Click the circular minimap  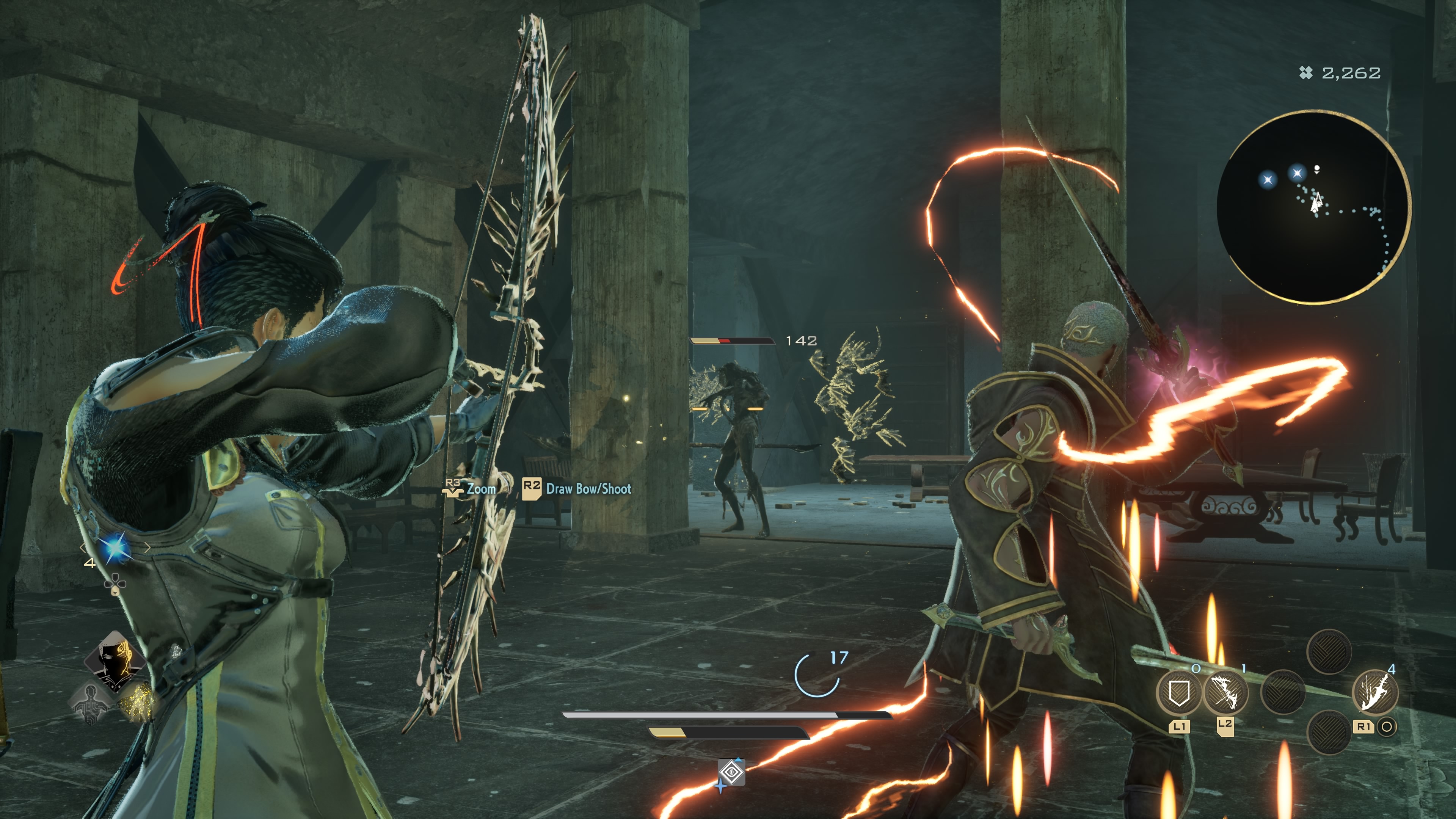tap(1313, 207)
